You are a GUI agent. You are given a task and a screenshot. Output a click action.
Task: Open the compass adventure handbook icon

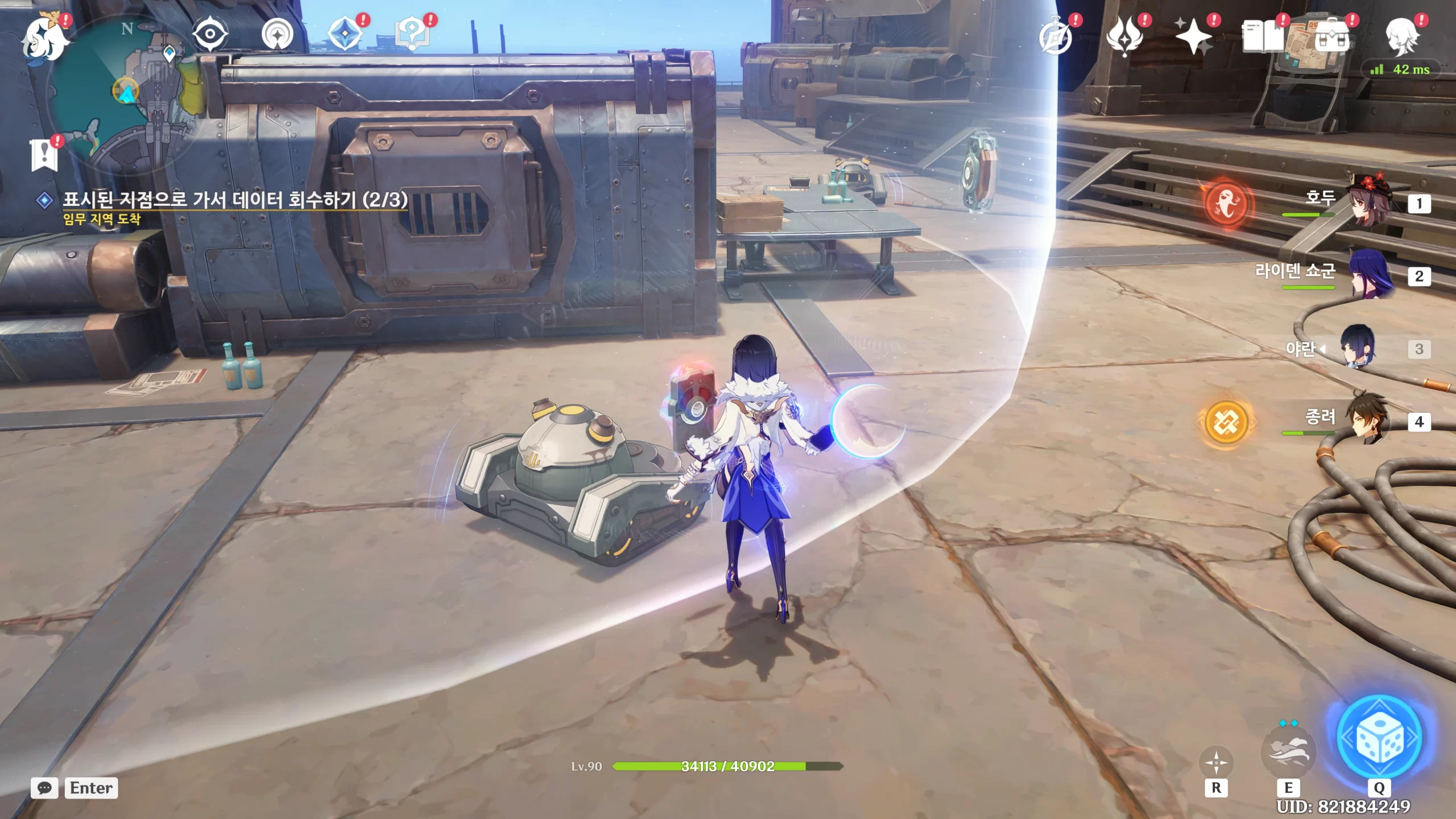[x=1056, y=38]
